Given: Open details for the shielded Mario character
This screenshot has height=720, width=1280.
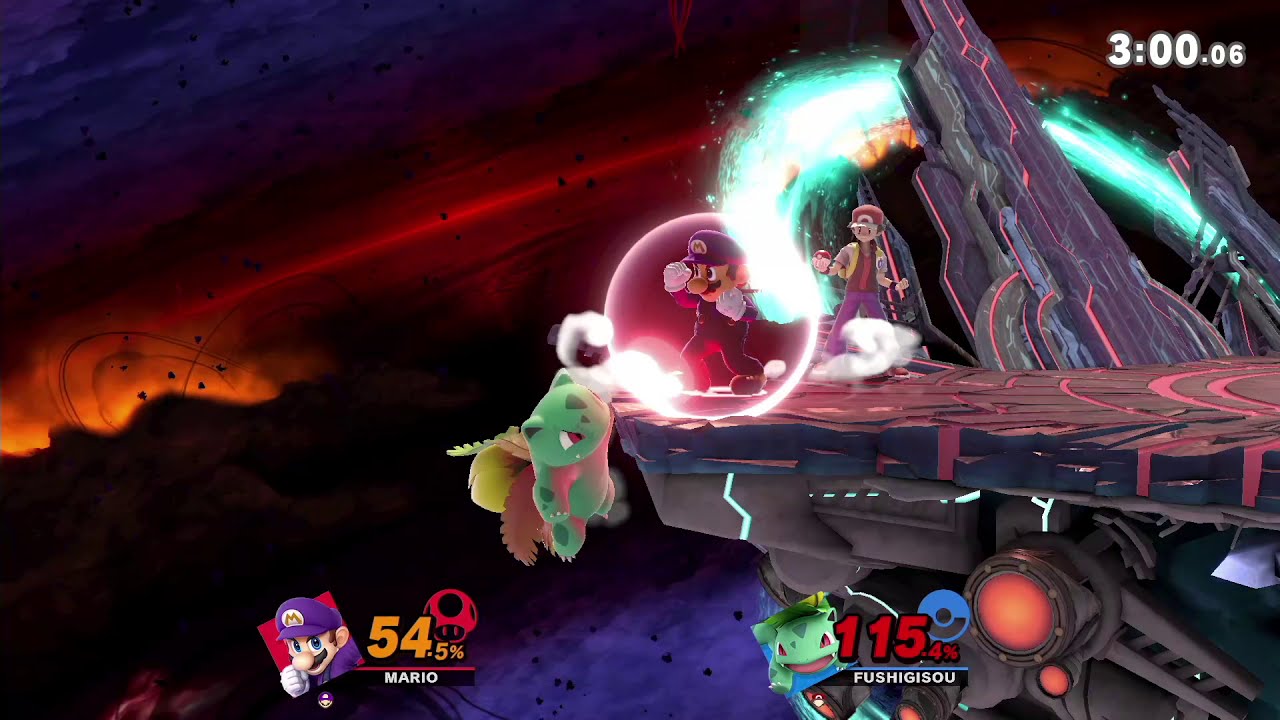Looking at the screenshot, I should pos(715,300).
